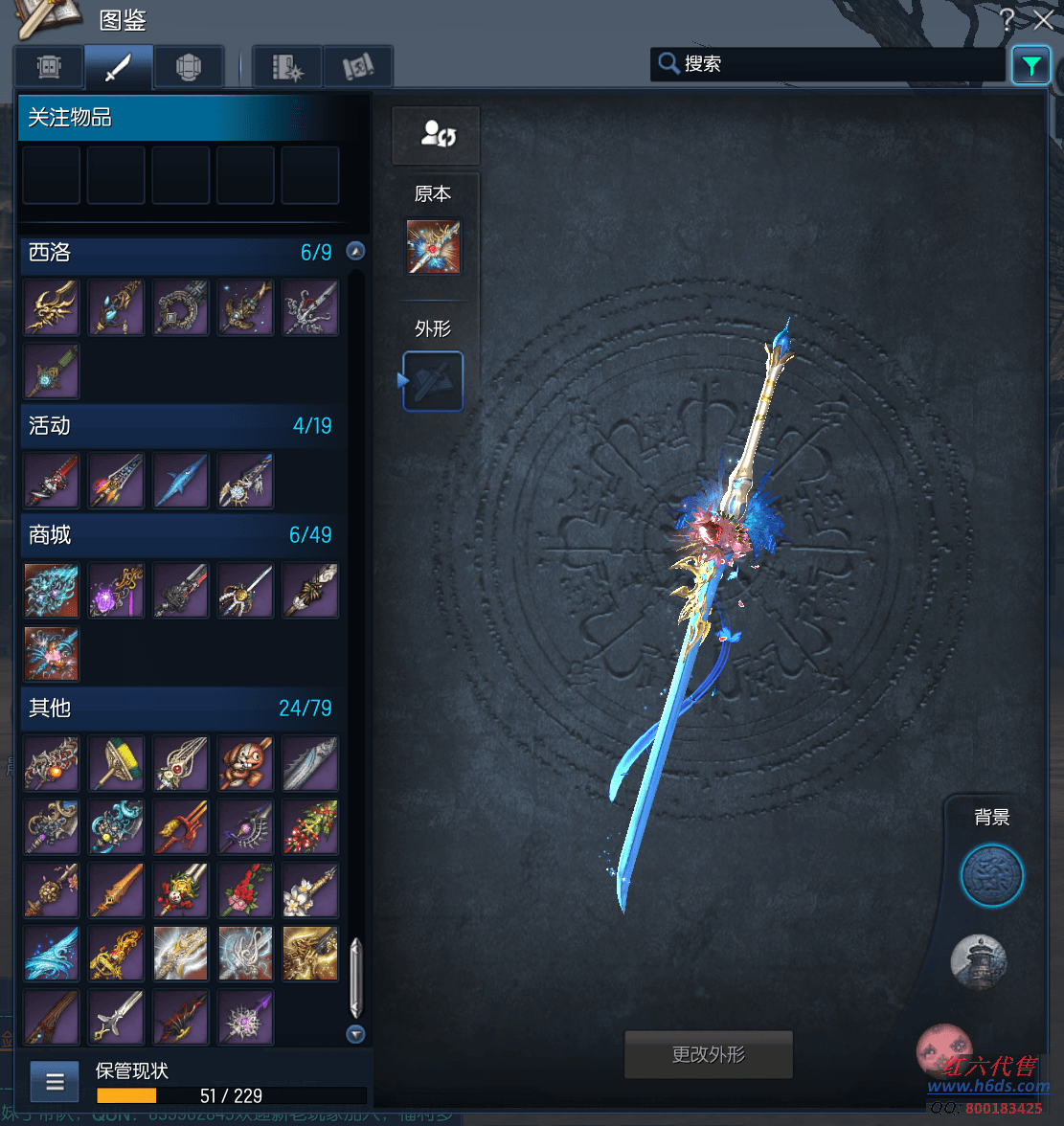Open the book with star tab
The height and width of the screenshot is (1126, 1064).
(x=287, y=67)
